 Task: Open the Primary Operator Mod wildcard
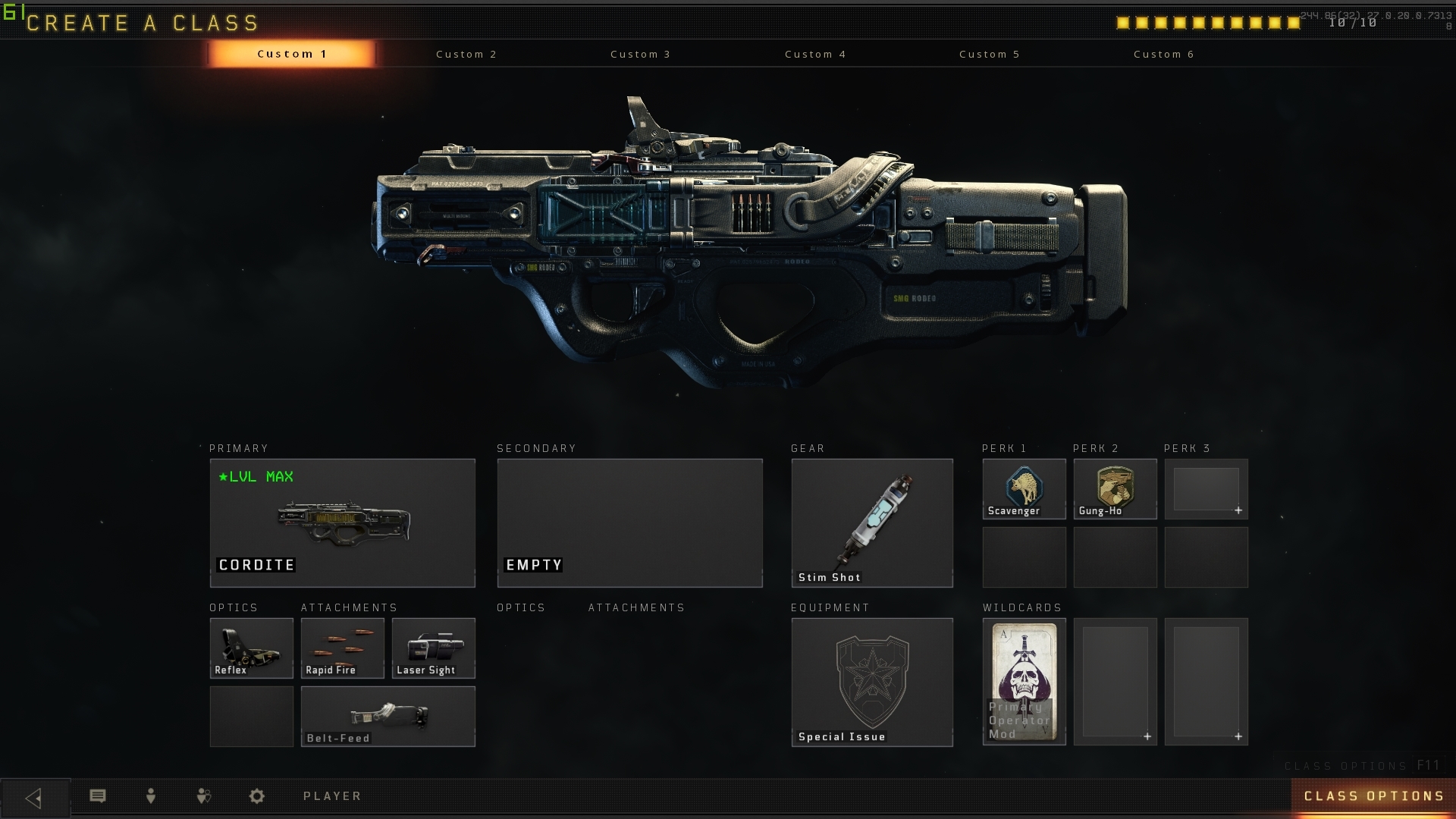coord(1024,682)
